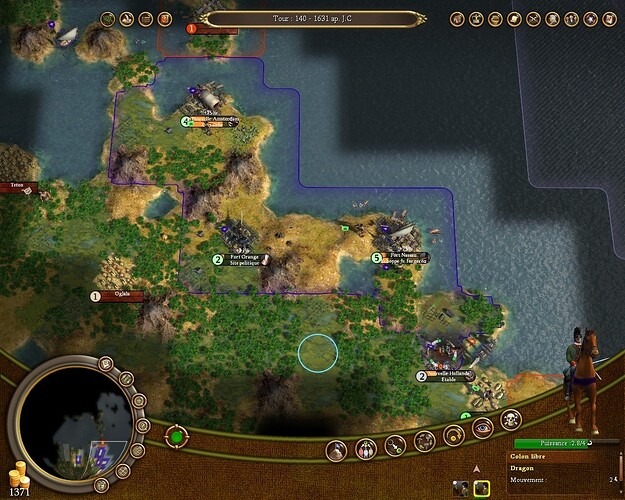Click the gold coins treasury icon

tap(17, 472)
